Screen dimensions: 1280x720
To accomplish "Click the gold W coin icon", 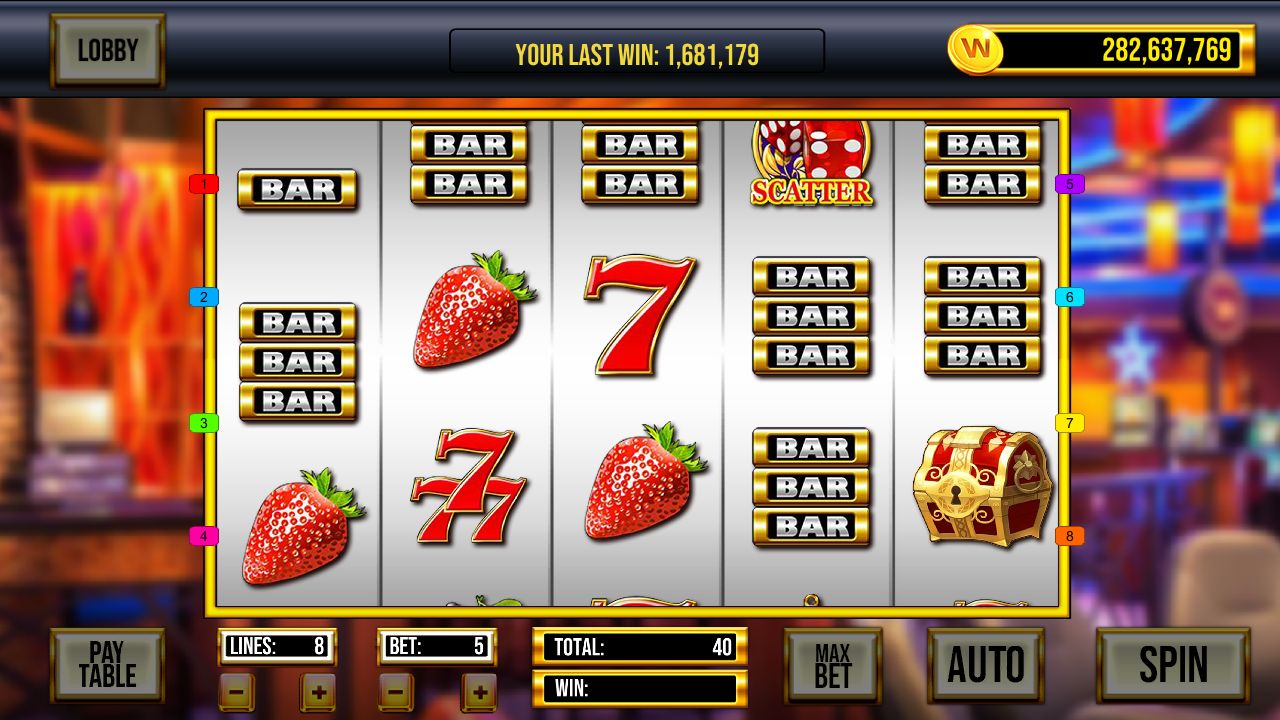I will click(975, 49).
